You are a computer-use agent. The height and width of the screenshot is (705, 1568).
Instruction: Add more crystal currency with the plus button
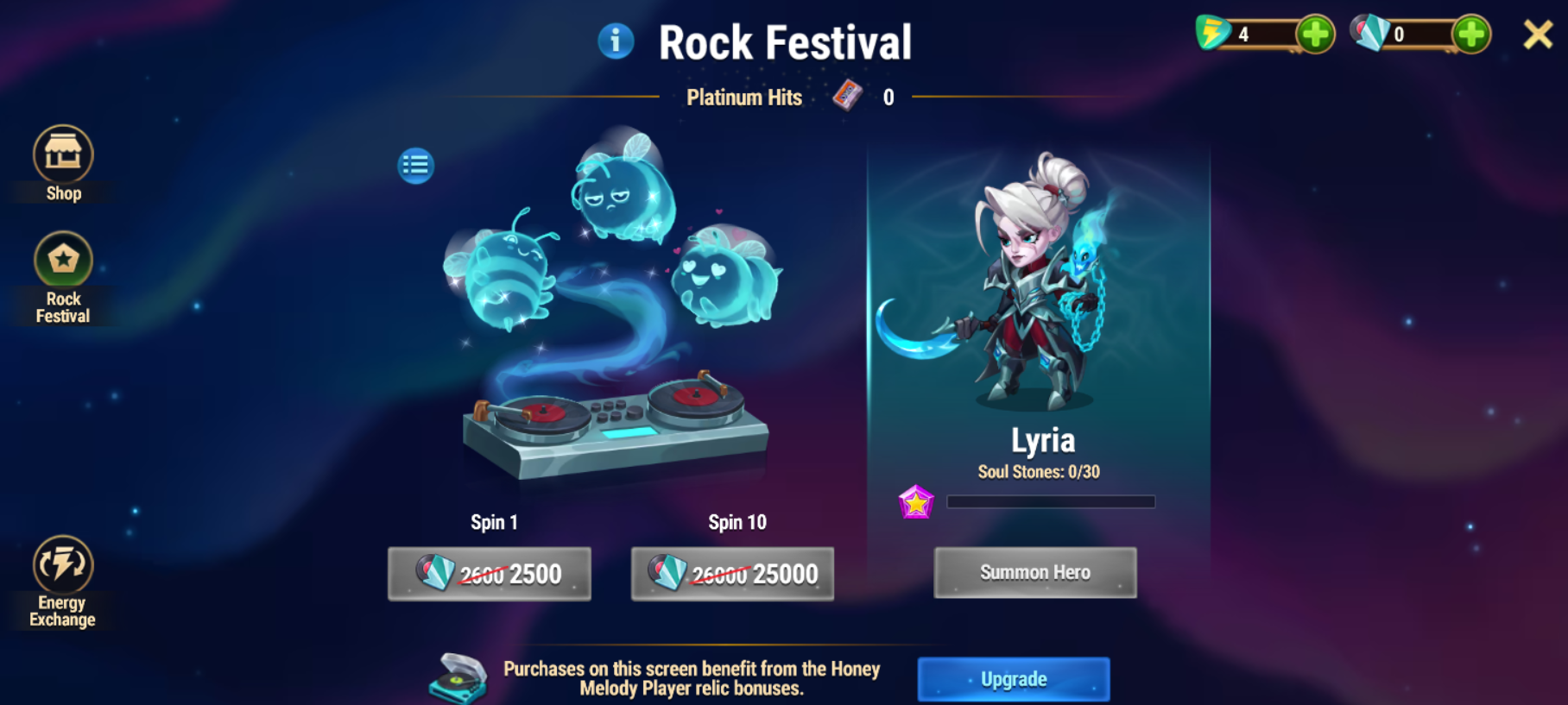[1470, 35]
